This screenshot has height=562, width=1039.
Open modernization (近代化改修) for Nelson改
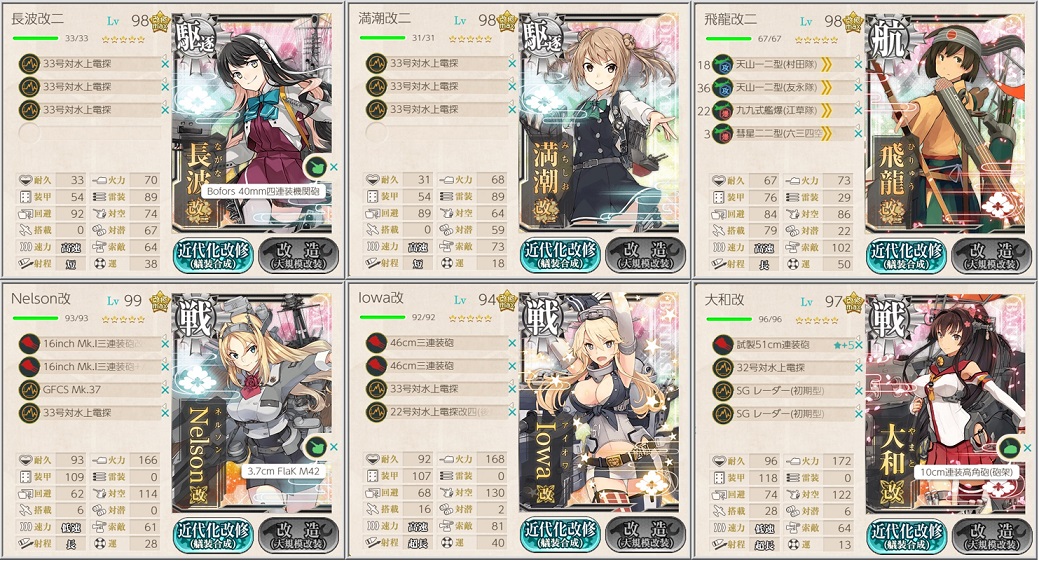[x=213, y=535]
